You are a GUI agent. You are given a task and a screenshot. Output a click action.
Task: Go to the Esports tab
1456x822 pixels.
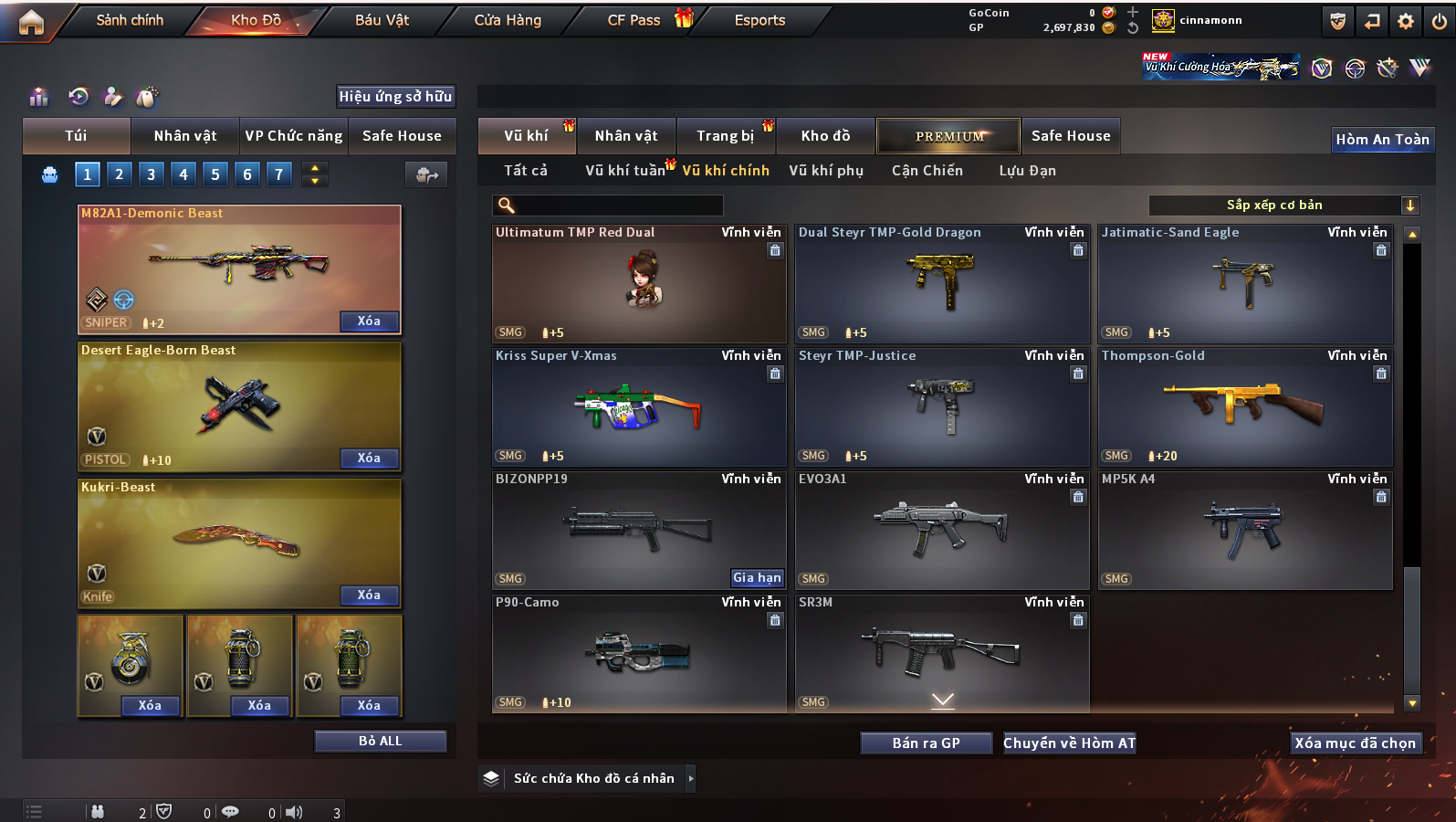point(759,20)
